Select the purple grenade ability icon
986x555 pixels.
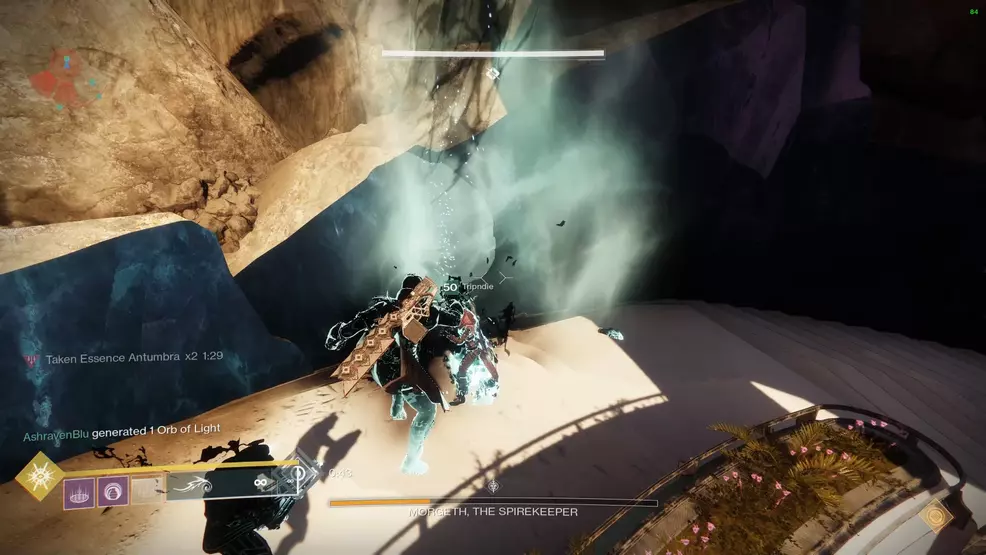[x=79, y=492]
